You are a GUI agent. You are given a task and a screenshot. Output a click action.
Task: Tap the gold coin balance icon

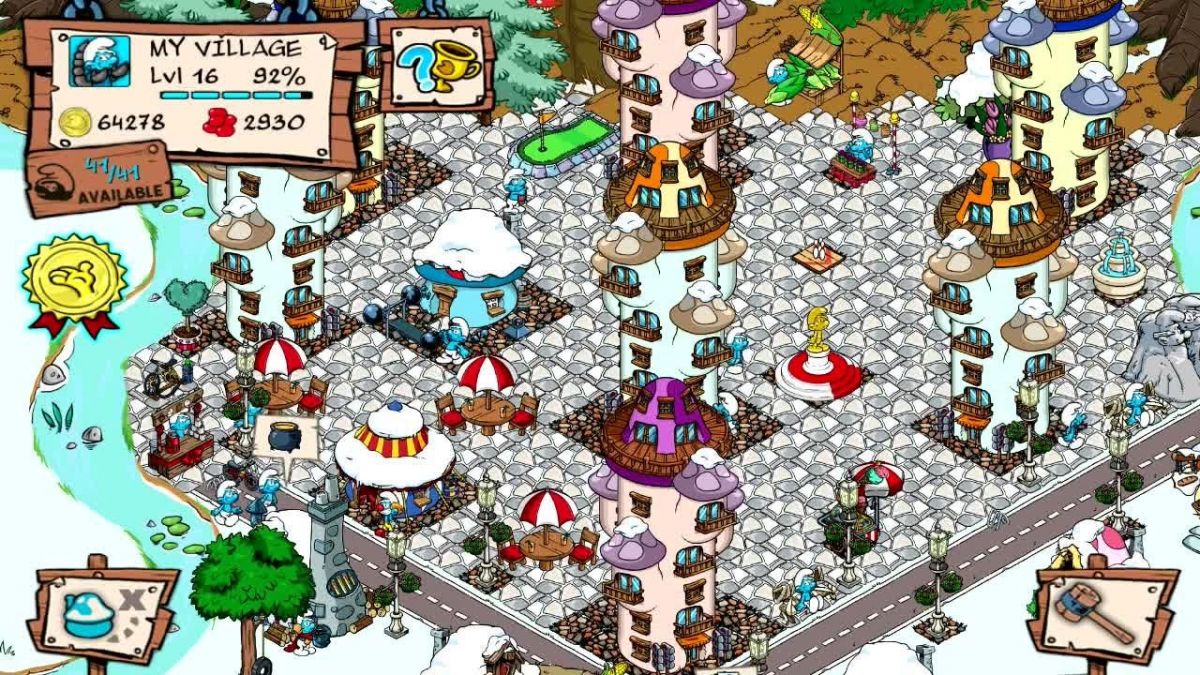pyautogui.click(x=75, y=123)
